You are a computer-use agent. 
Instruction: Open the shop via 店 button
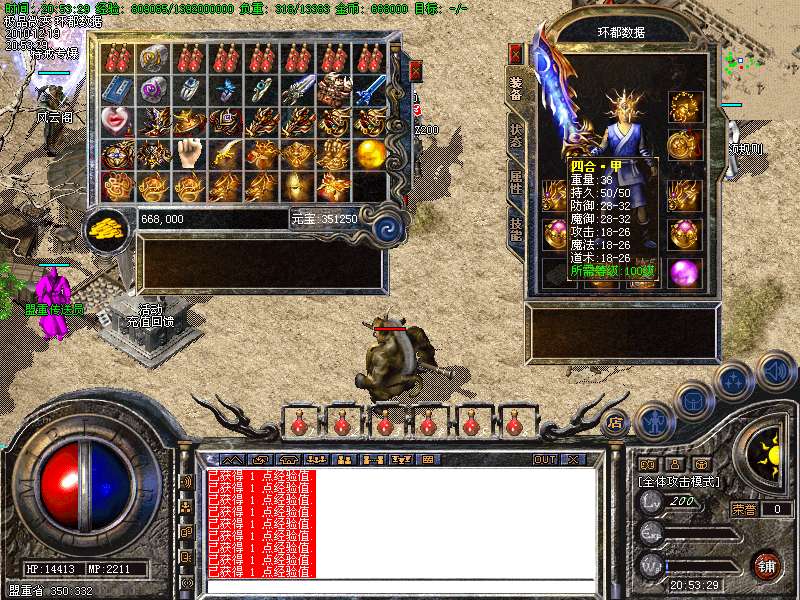point(615,421)
